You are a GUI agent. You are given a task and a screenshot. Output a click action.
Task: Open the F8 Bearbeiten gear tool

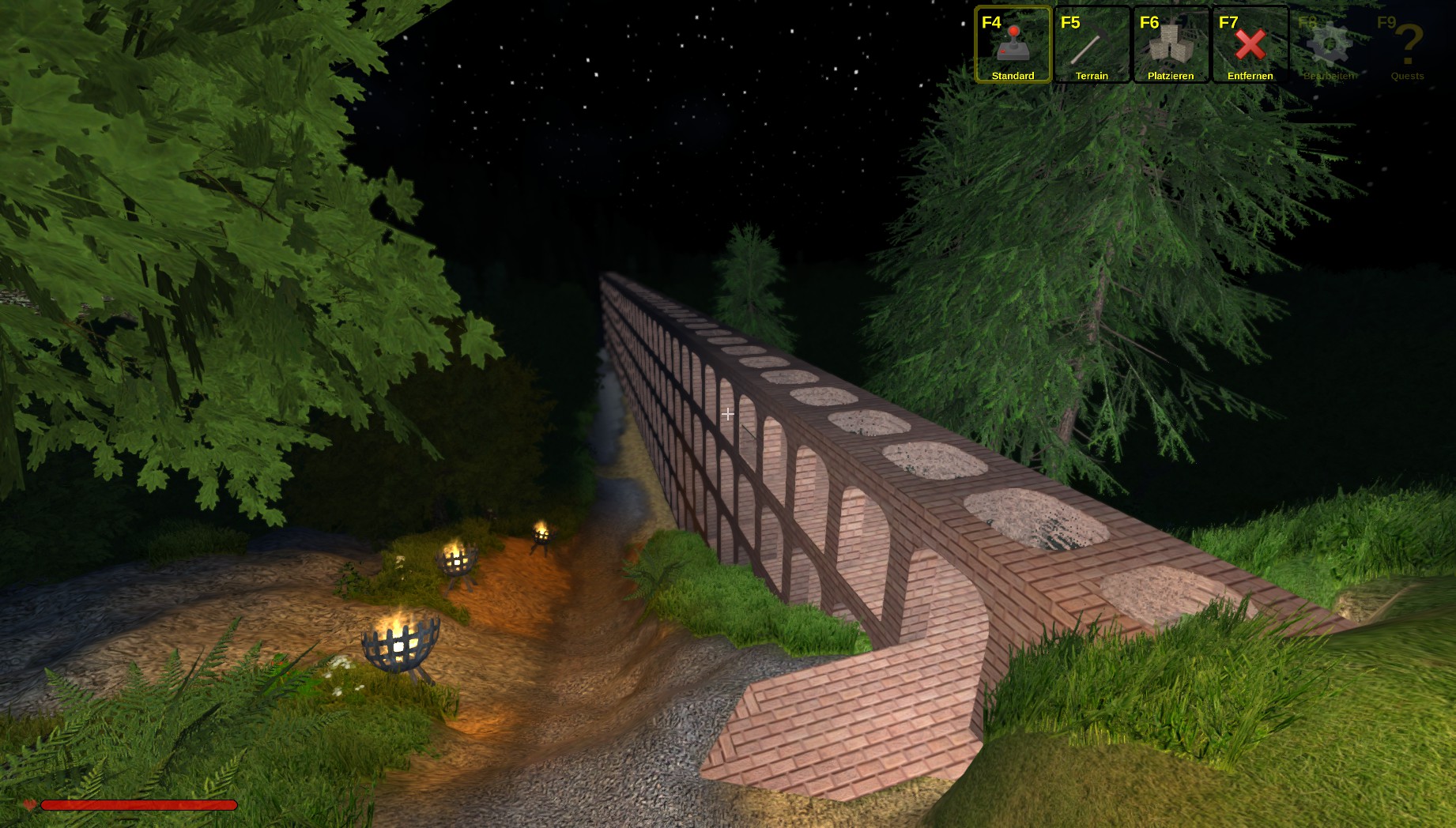1329,45
